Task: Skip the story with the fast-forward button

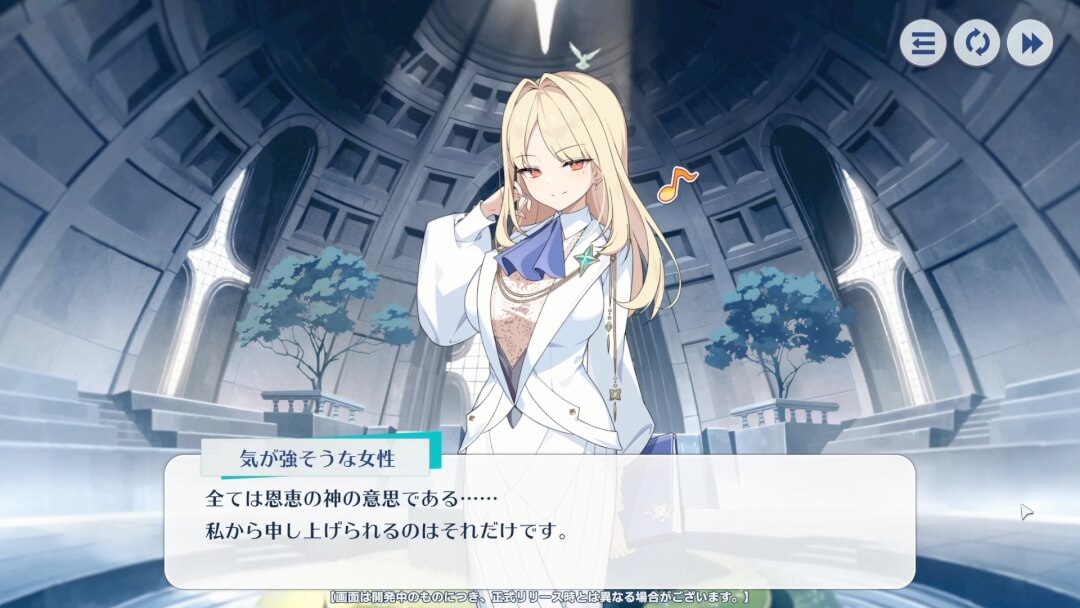Action: click(1029, 44)
